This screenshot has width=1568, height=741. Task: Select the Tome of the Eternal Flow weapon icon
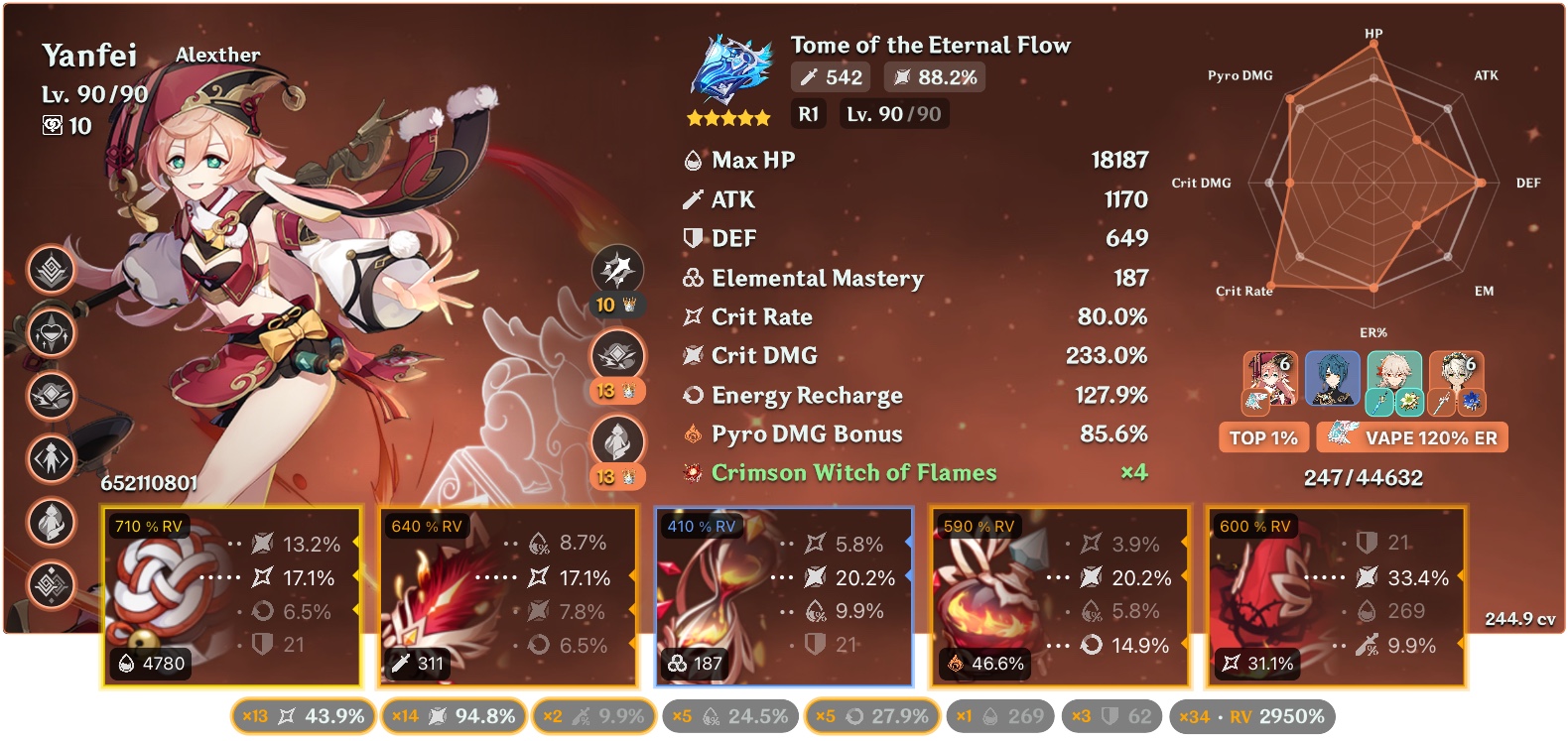[732, 69]
